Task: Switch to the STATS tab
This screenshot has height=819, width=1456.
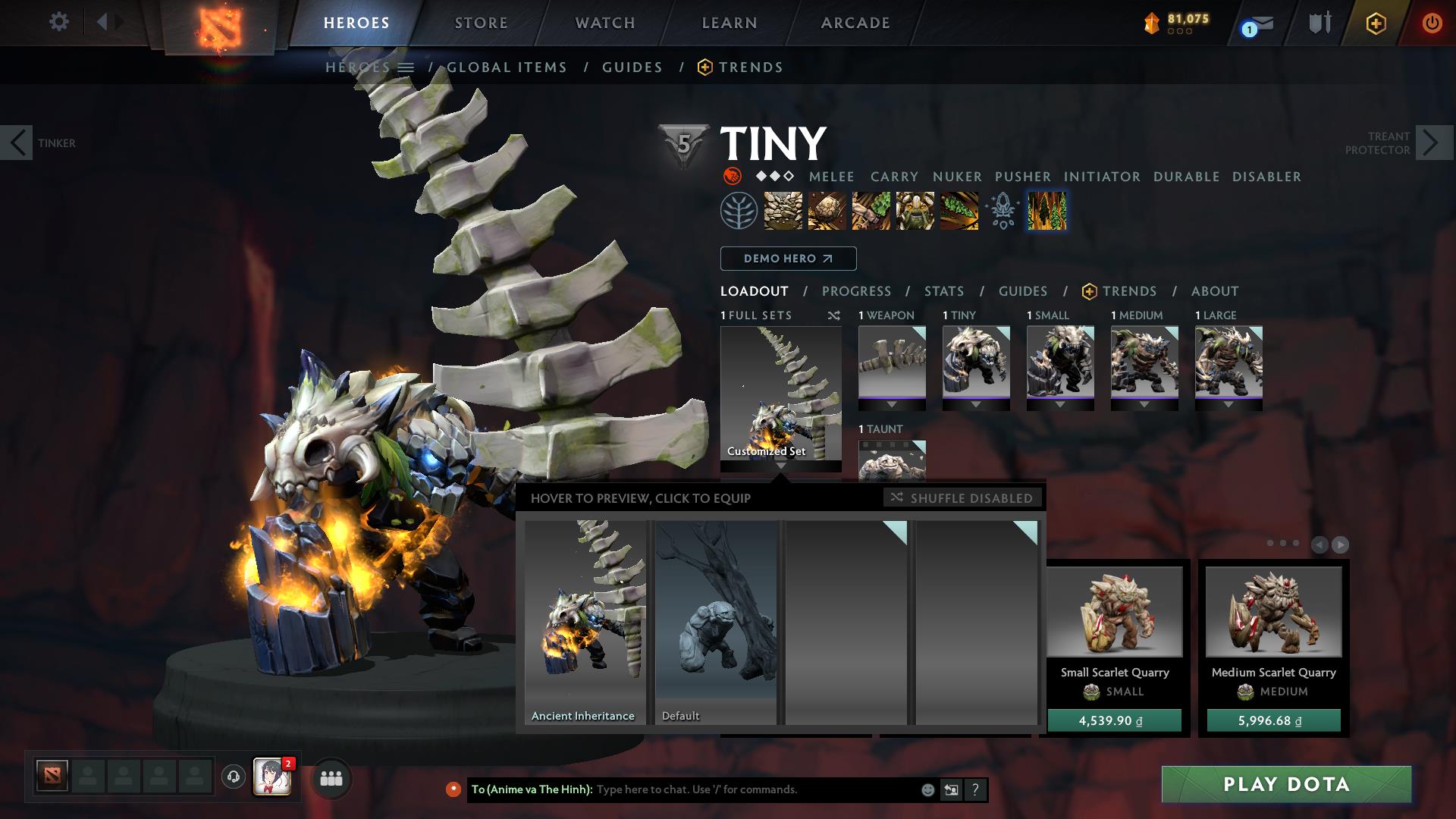Action: (943, 291)
